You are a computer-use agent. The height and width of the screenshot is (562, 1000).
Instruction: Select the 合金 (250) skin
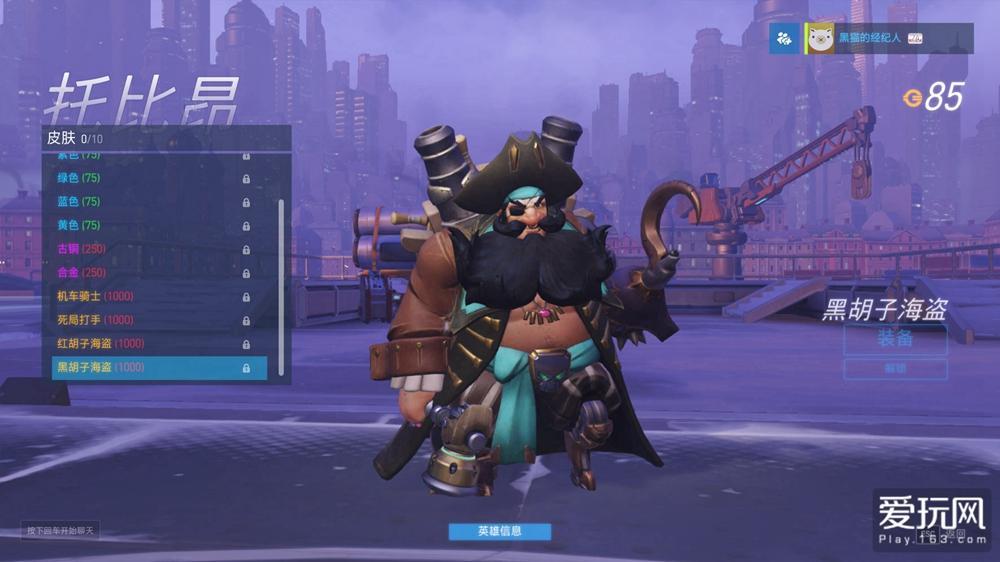click(x=150, y=272)
